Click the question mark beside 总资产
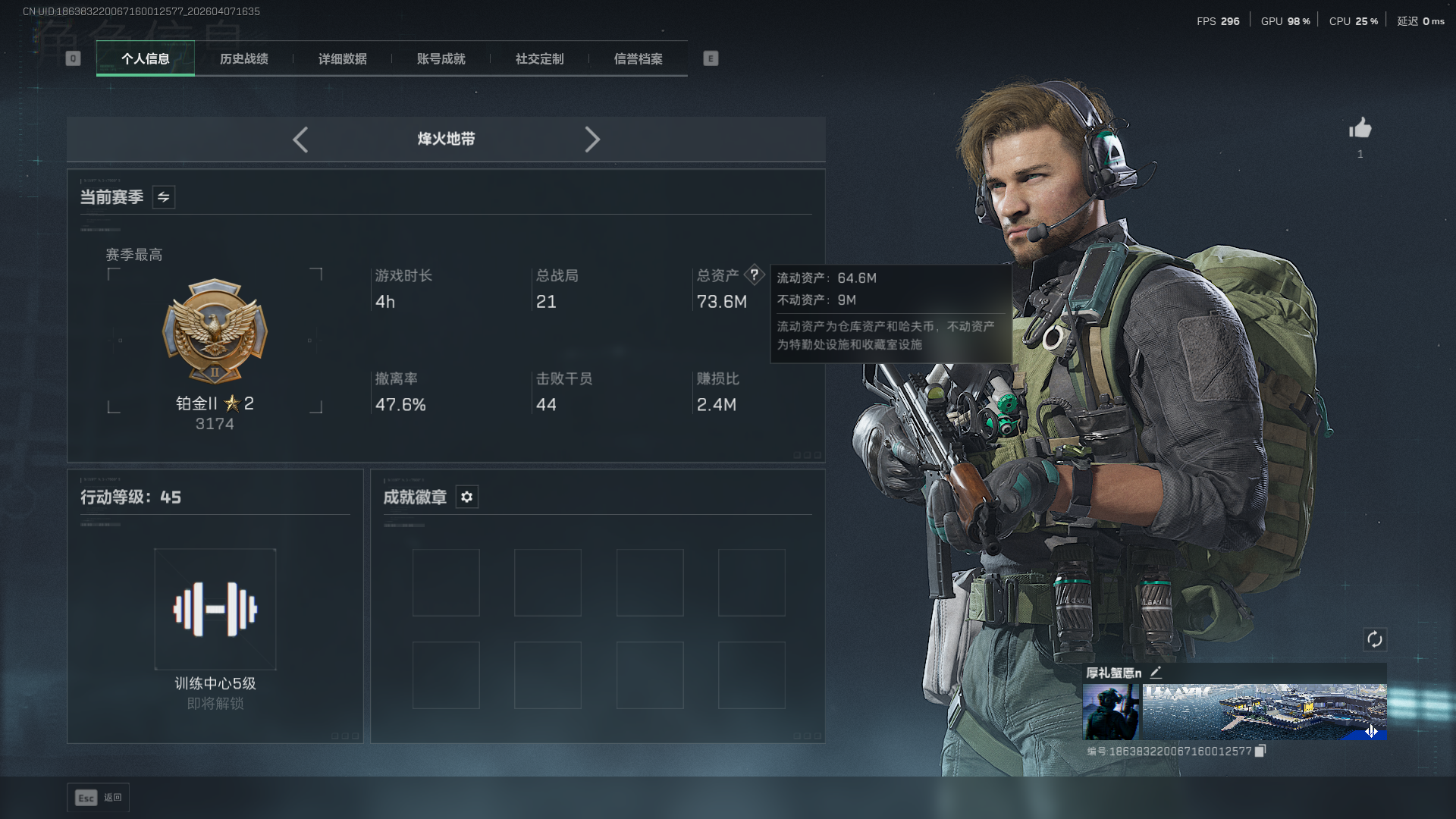Viewport: 1456px width, 819px height. coord(754,275)
